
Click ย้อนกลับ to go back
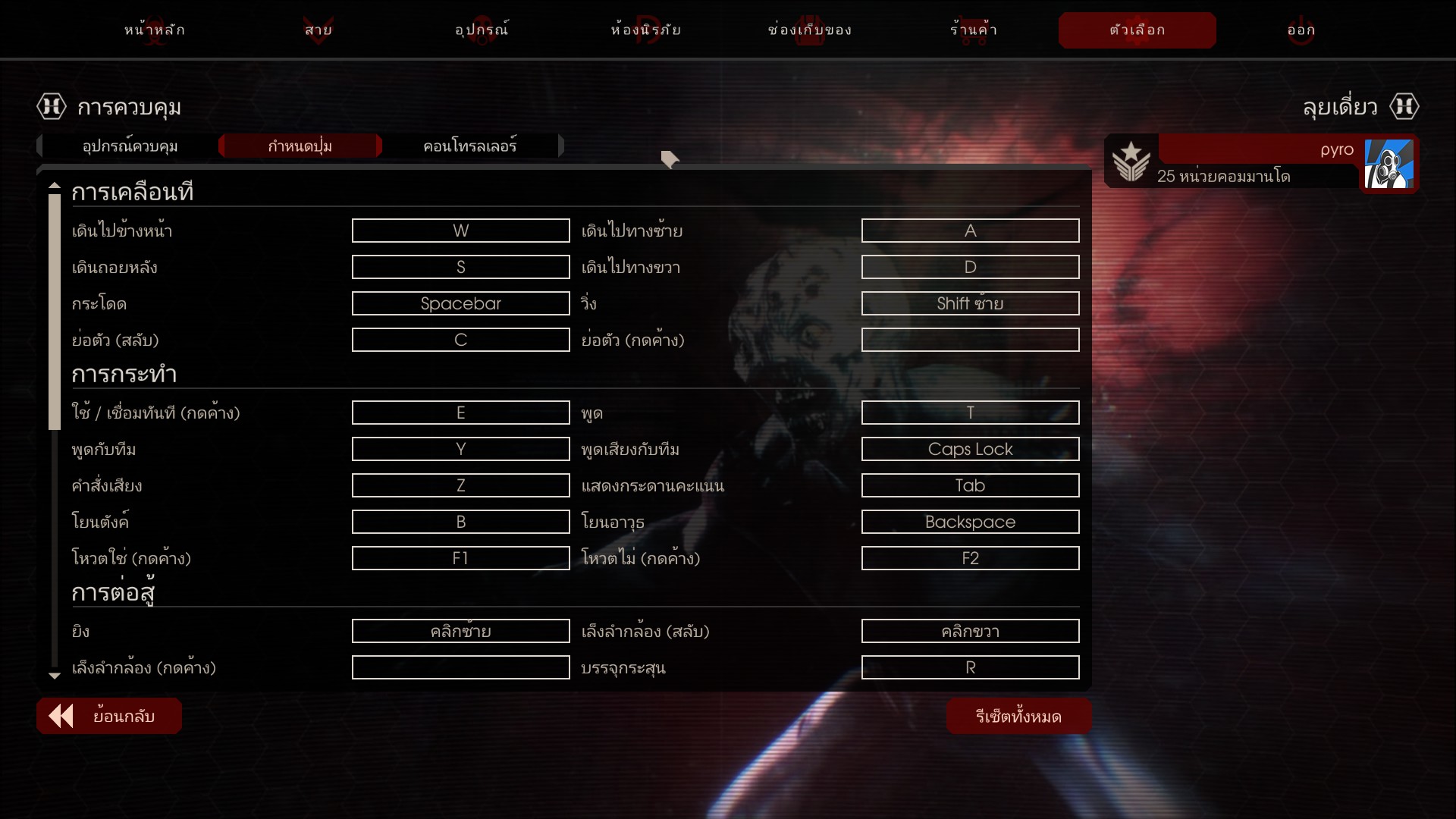(x=109, y=716)
